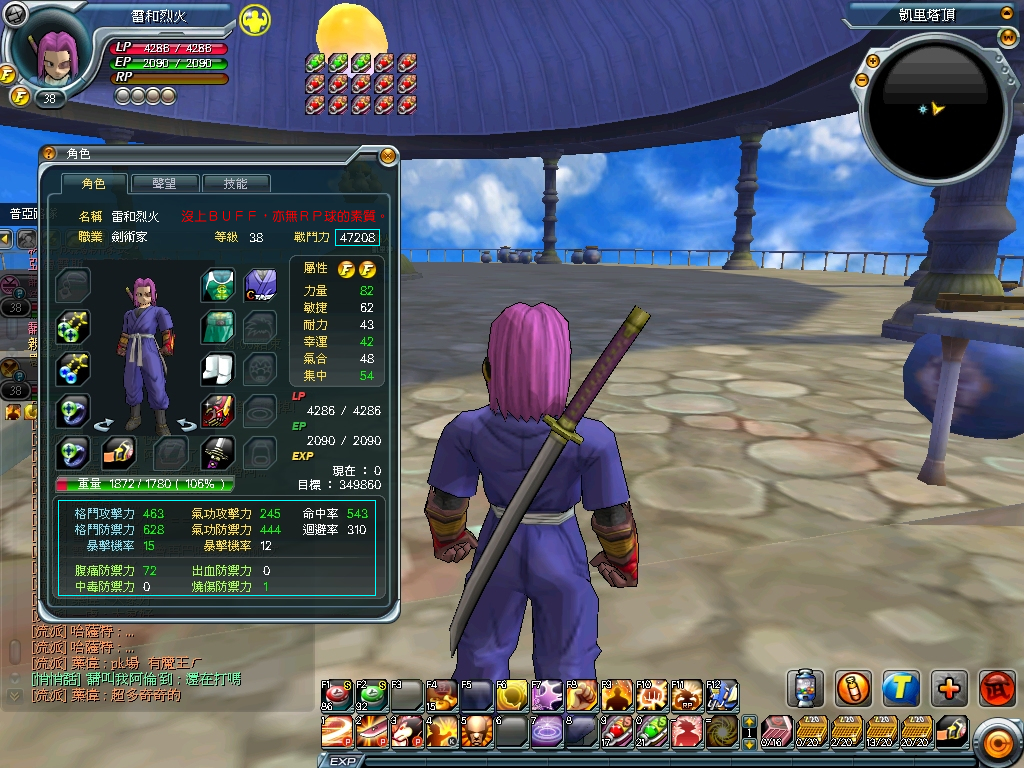Open the 技能 skills tab

[234, 184]
